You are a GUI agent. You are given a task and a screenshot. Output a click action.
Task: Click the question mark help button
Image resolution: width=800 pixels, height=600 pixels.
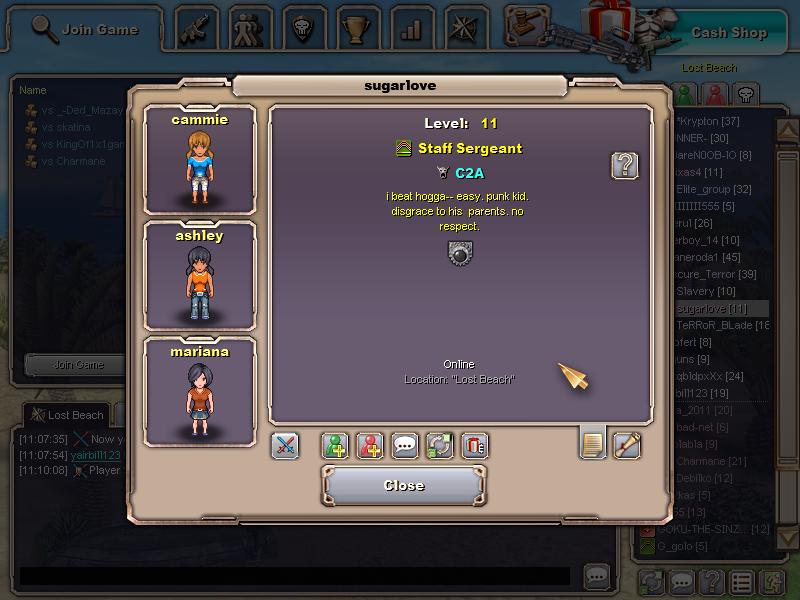[625, 166]
